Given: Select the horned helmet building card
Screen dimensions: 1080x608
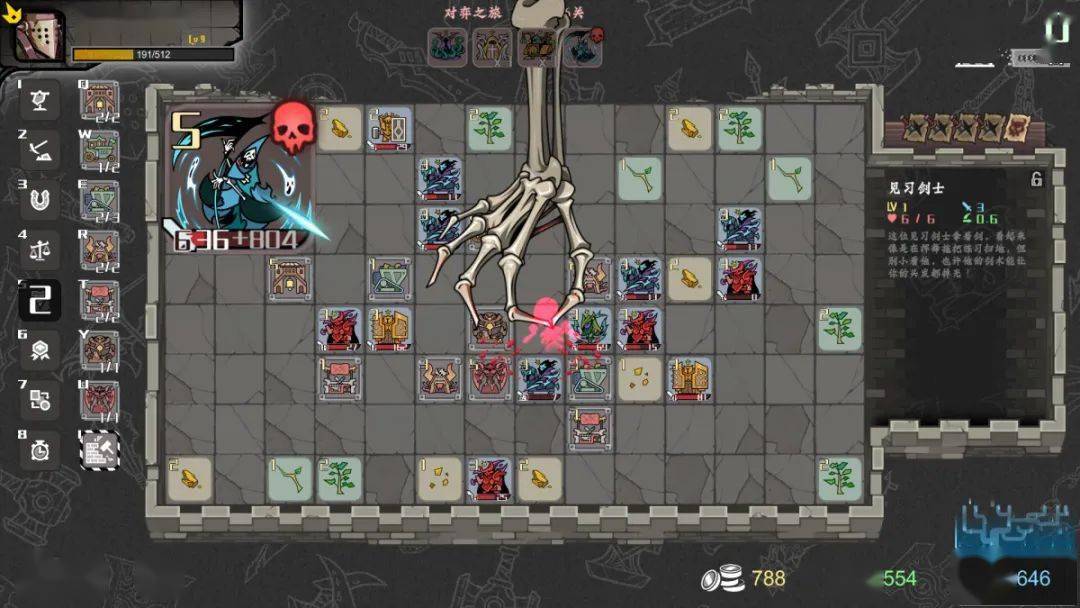Looking at the screenshot, I should pyautogui.click(x=99, y=250).
